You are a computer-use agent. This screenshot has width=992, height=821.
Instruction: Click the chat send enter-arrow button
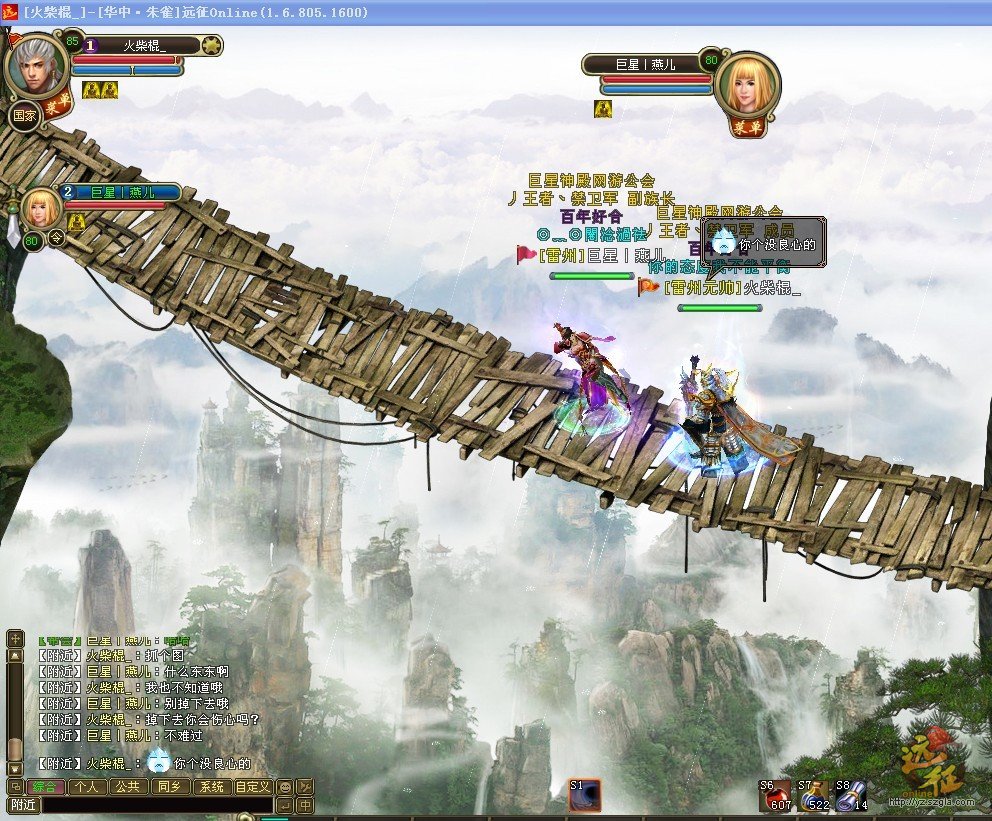tap(285, 805)
